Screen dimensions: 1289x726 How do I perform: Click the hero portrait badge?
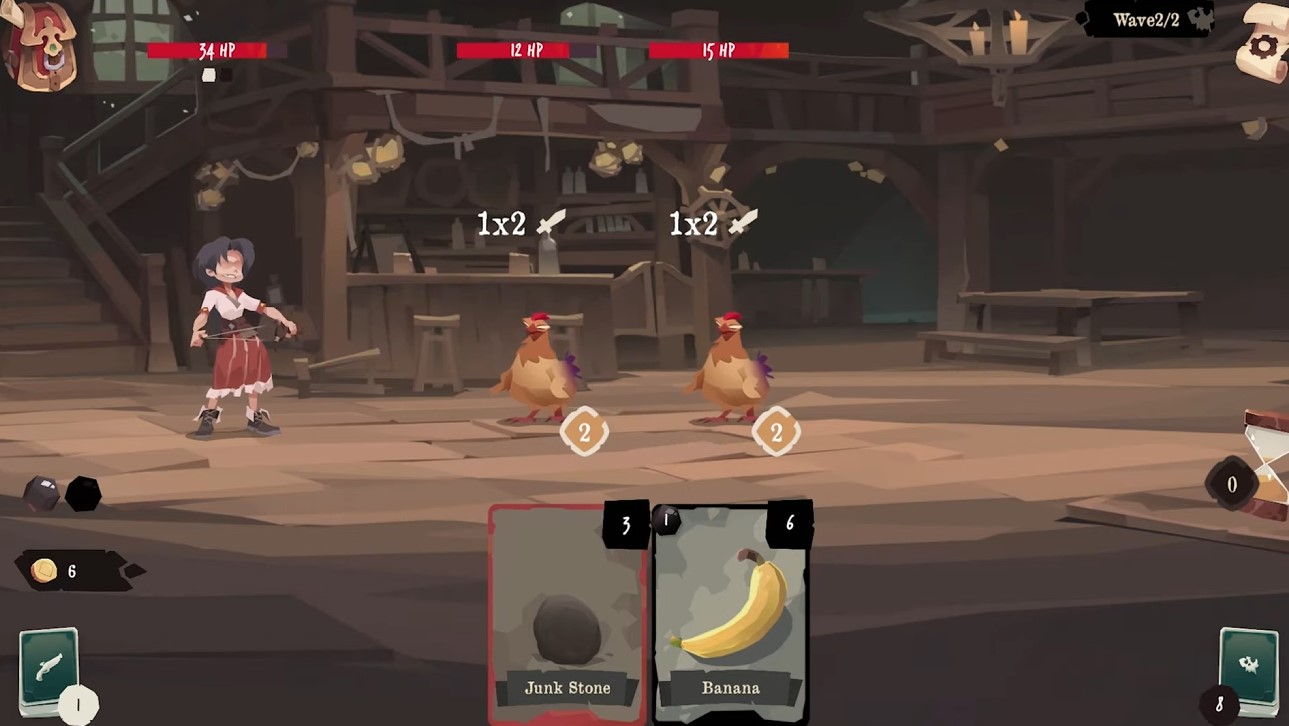coord(42,45)
